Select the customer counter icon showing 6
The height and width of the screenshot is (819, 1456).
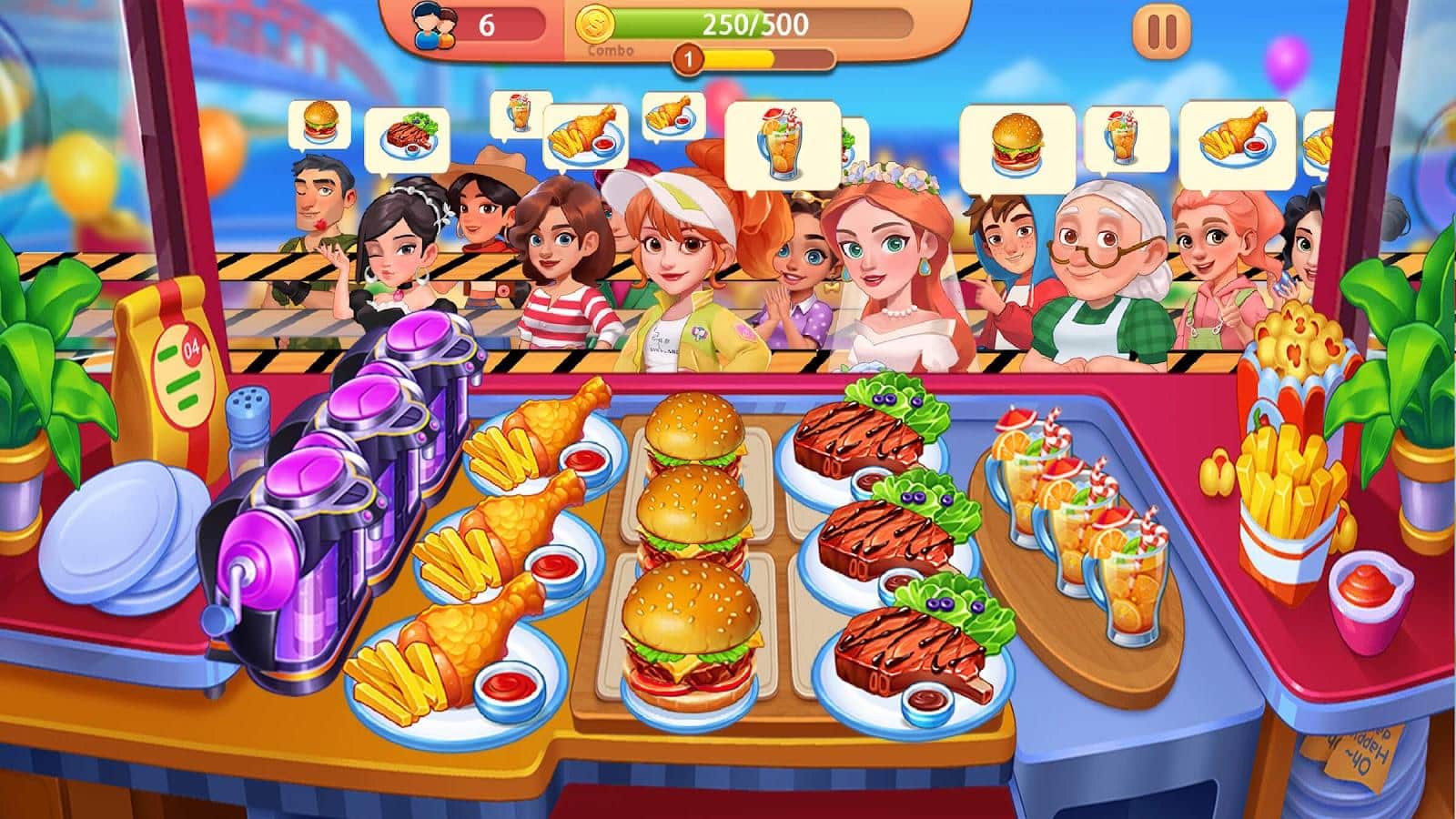(437, 25)
